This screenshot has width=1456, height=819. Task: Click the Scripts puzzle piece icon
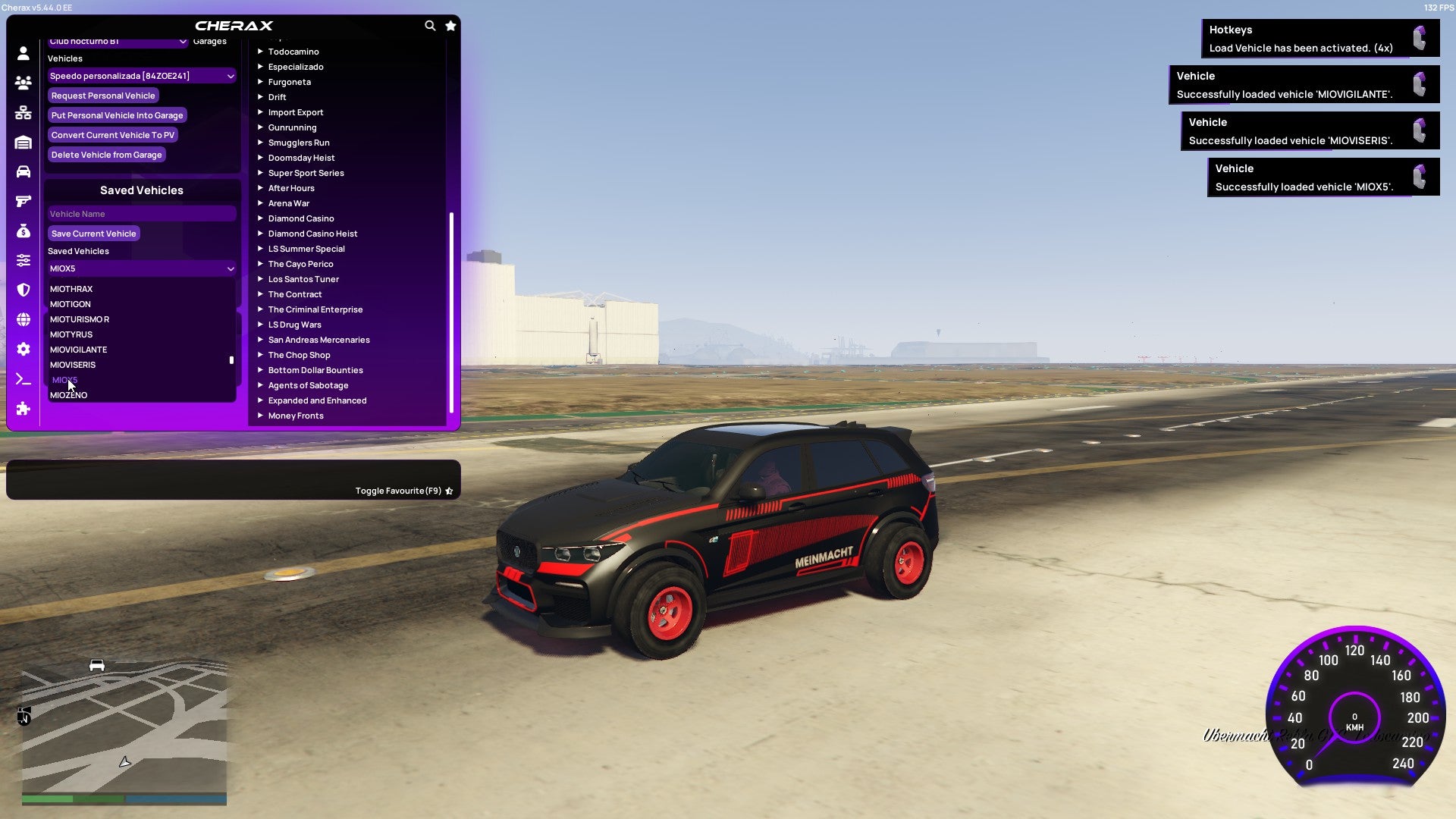23,409
